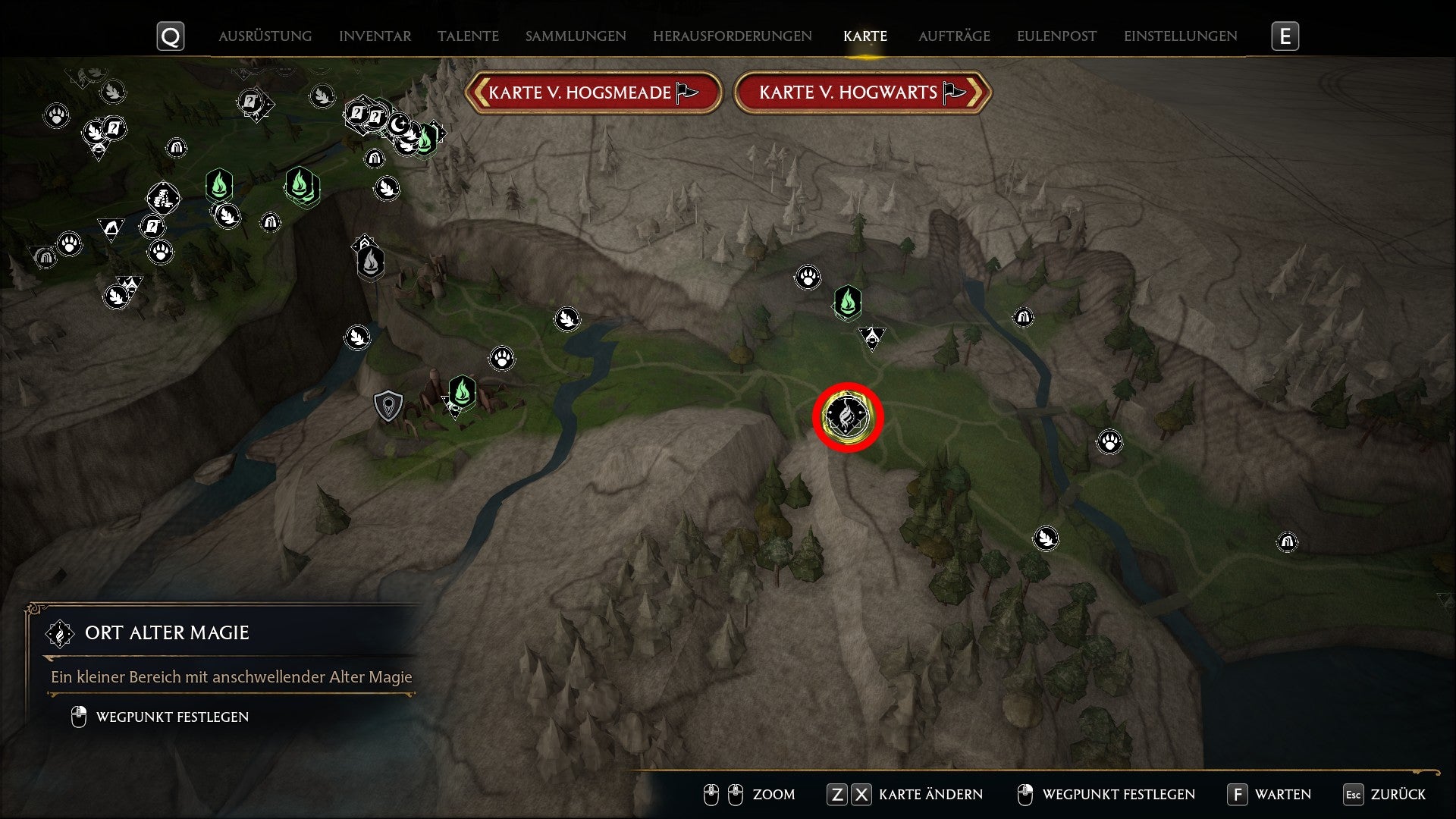Click the paw-print beast den icon near the hotspot

[808, 277]
